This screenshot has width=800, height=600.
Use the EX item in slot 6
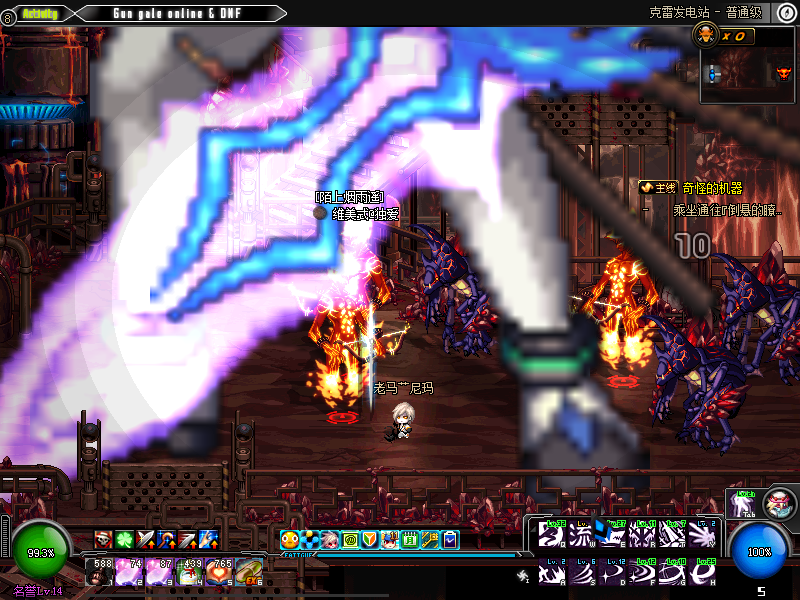pyautogui.click(x=249, y=571)
